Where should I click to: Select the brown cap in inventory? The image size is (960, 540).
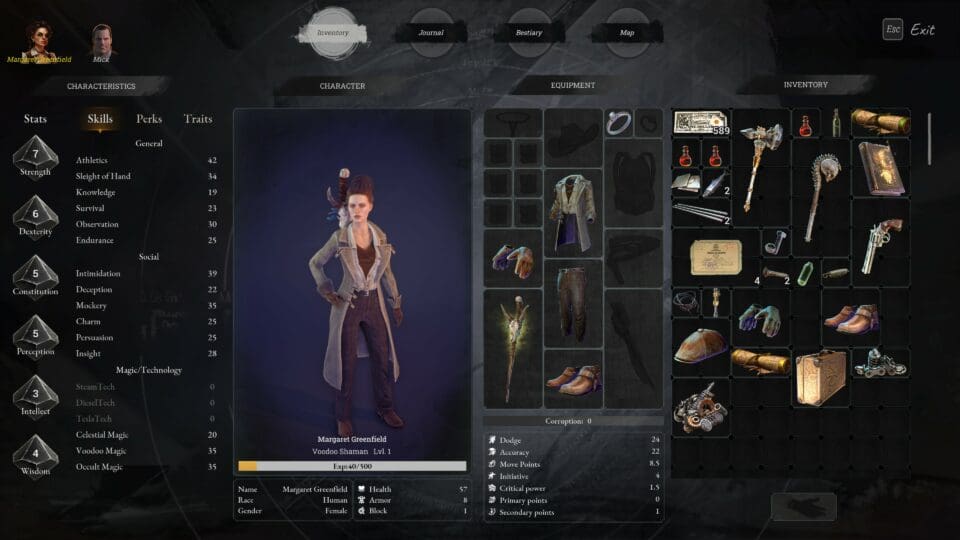coord(700,346)
